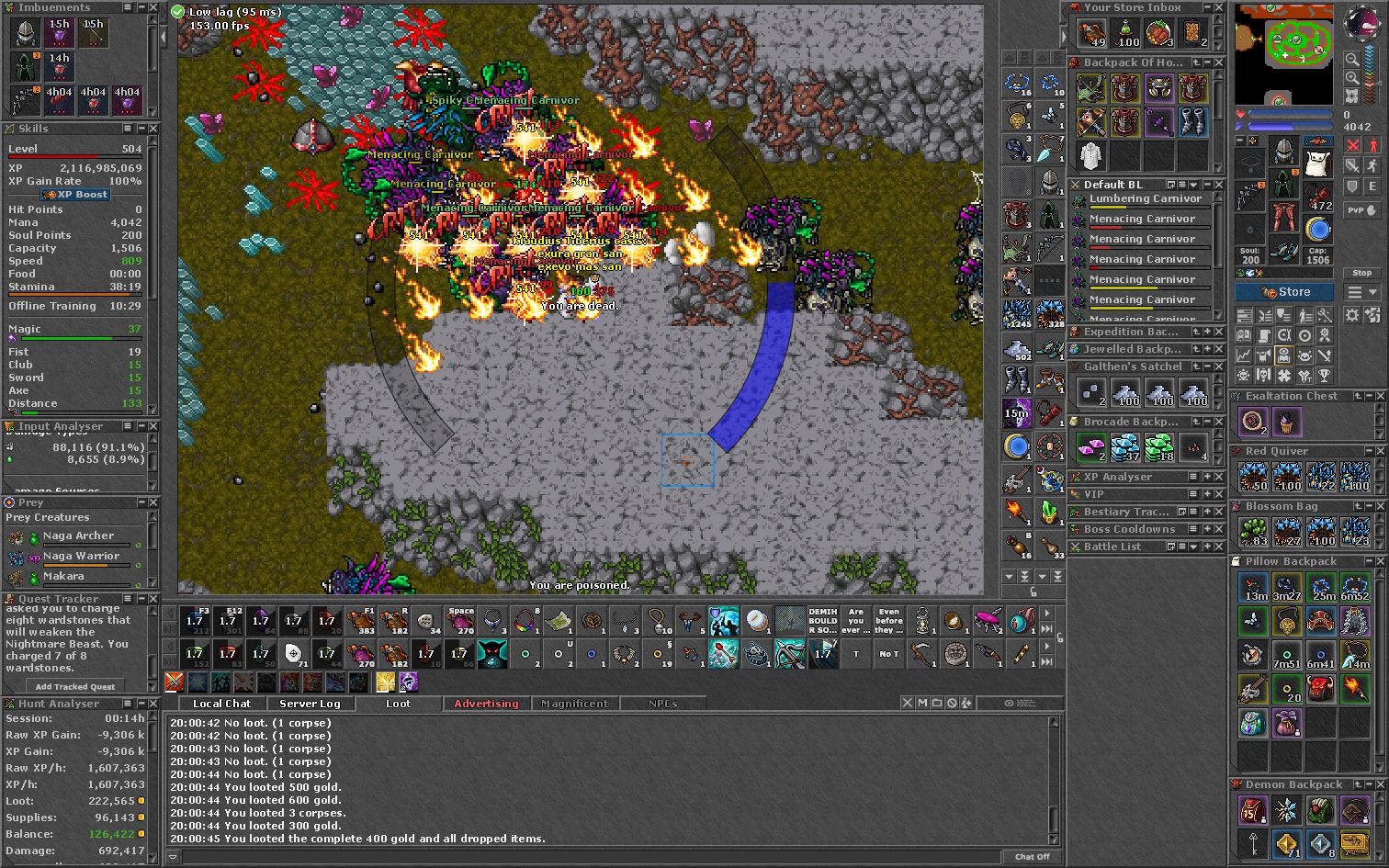This screenshot has width=1389, height=868.
Task: Open the Store button
Action: pyautogui.click(x=1283, y=292)
